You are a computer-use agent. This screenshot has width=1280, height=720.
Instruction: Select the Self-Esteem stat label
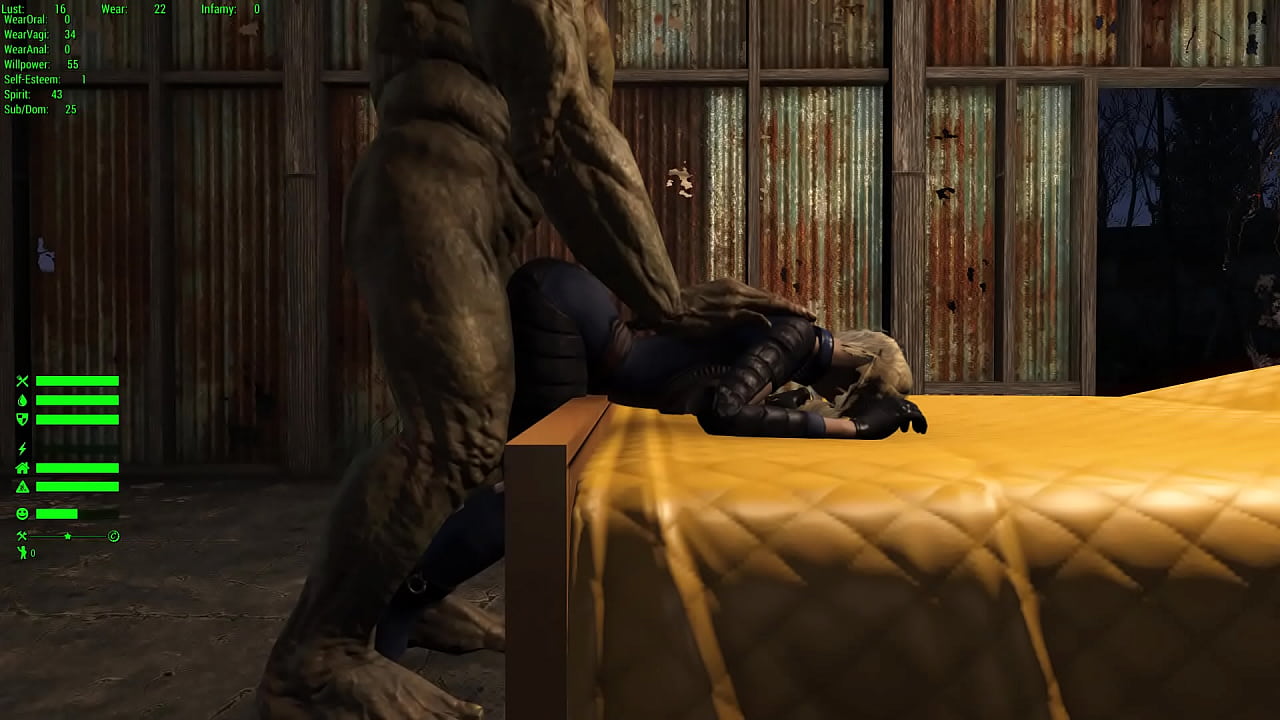(x=31, y=78)
